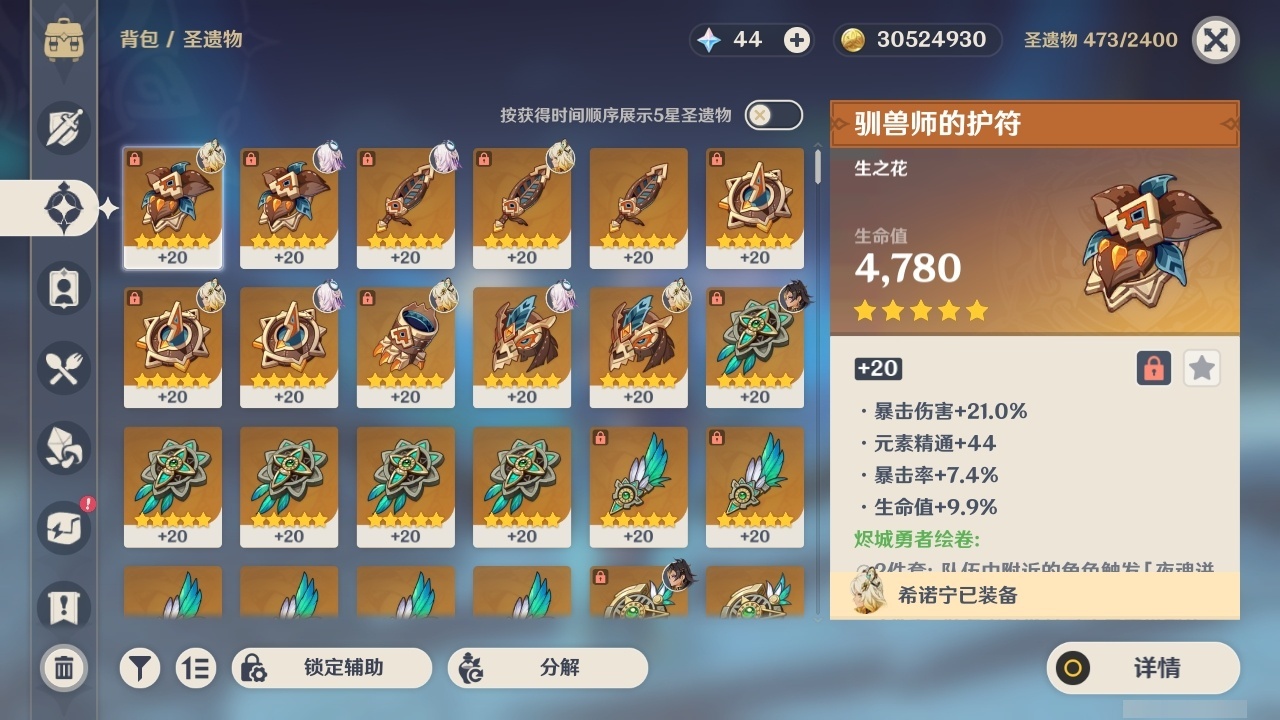Select the character development materials crystal icon
This screenshot has width=1280, height=720.
click(x=62, y=448)
